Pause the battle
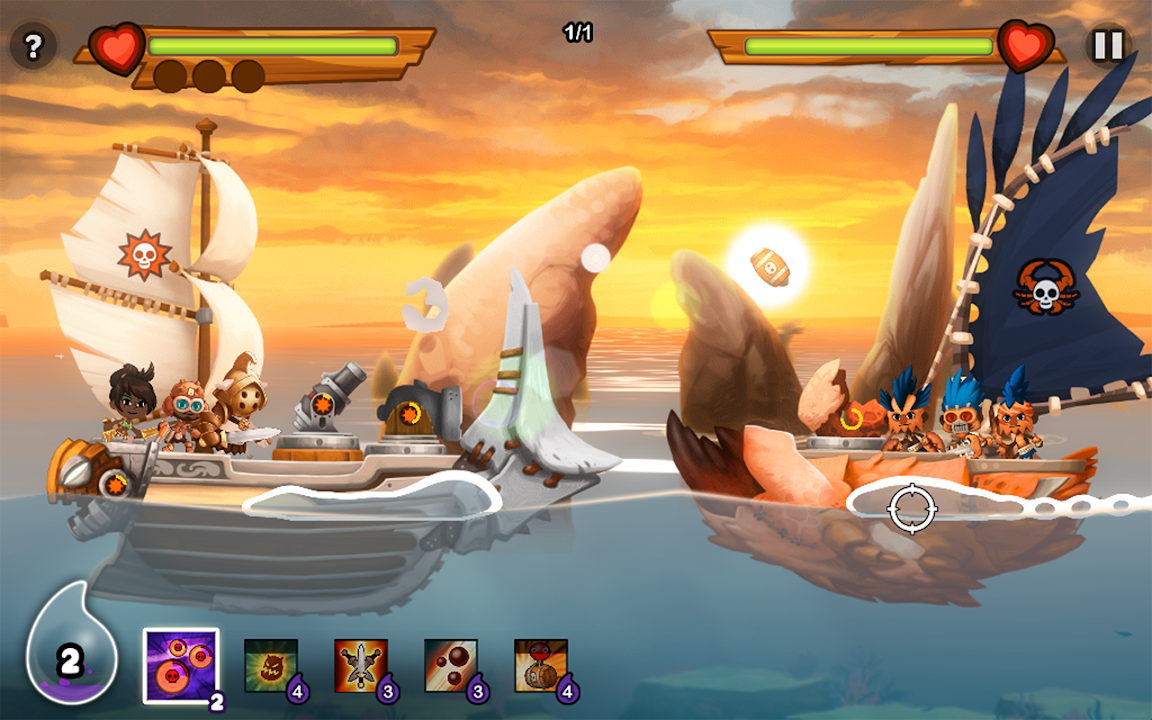The height and width of the screenshot is (720, 1152). click(x=1108, y=46)
